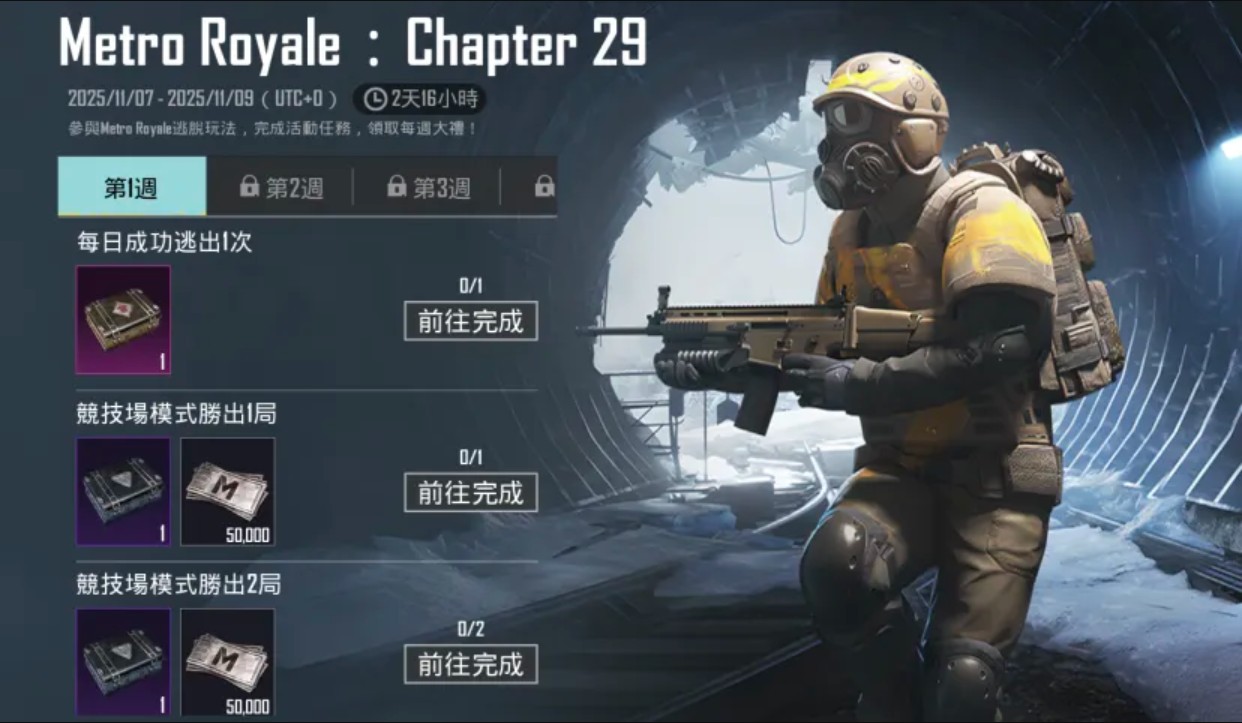
Task: Choose 前往完成 for 競技場模式勝出2局
Action: coord(470,664)
